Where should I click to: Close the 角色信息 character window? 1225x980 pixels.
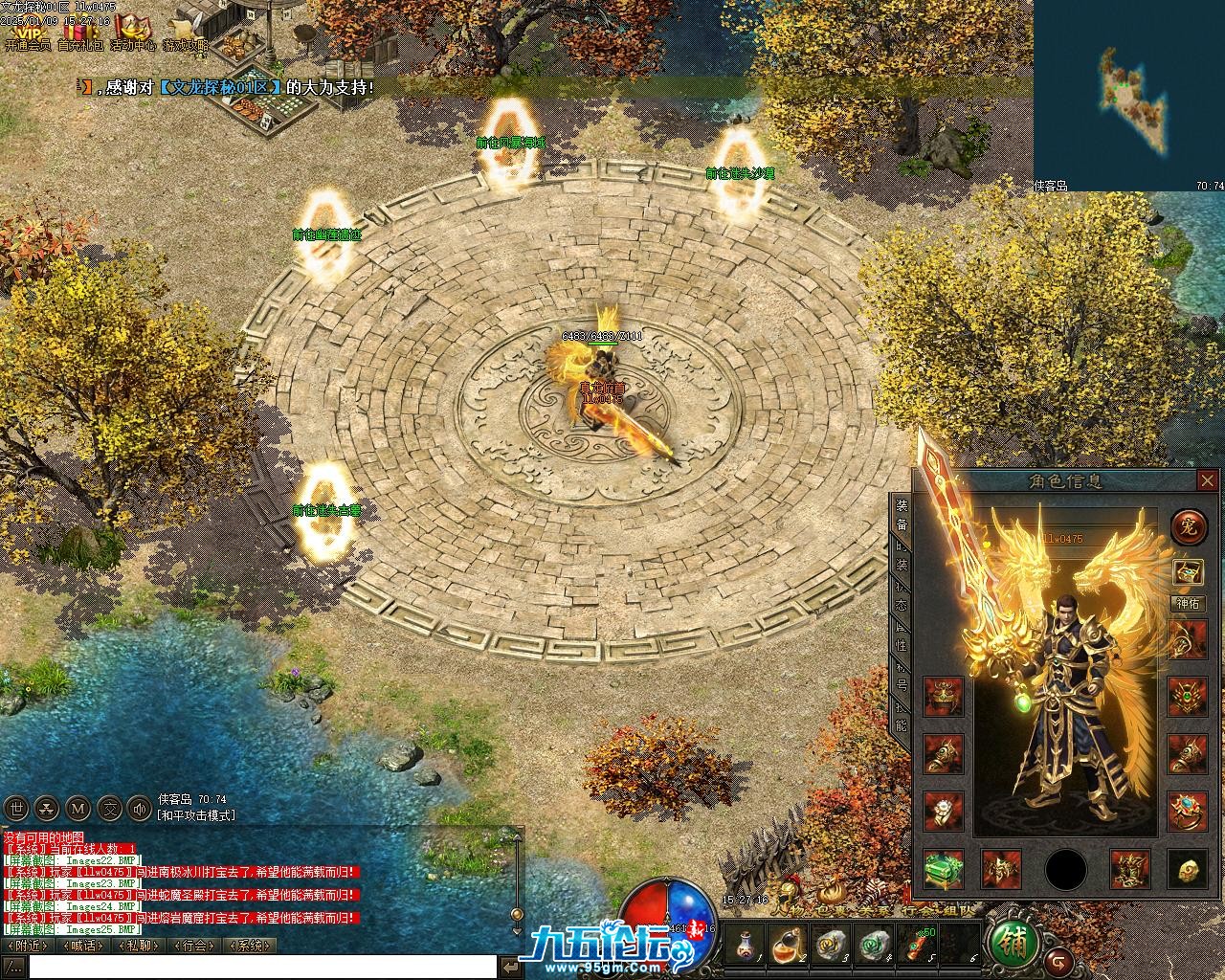1207,480
